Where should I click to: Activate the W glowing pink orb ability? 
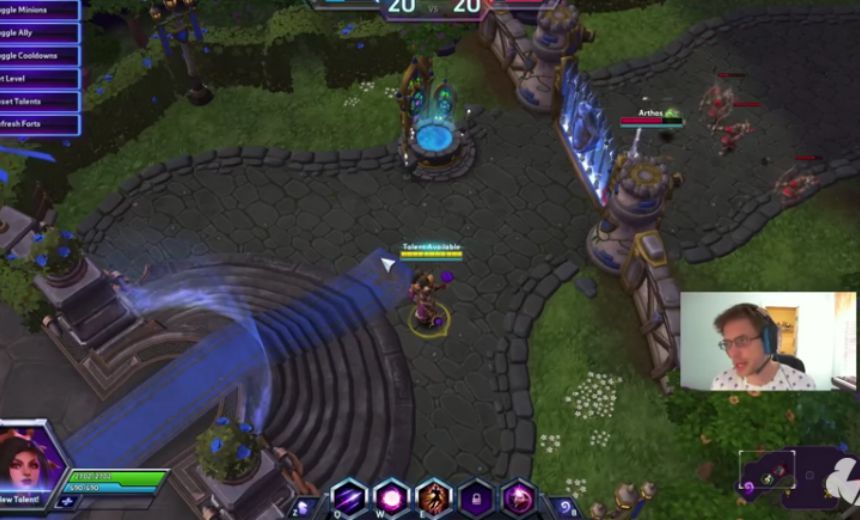[x=391, y=497]
